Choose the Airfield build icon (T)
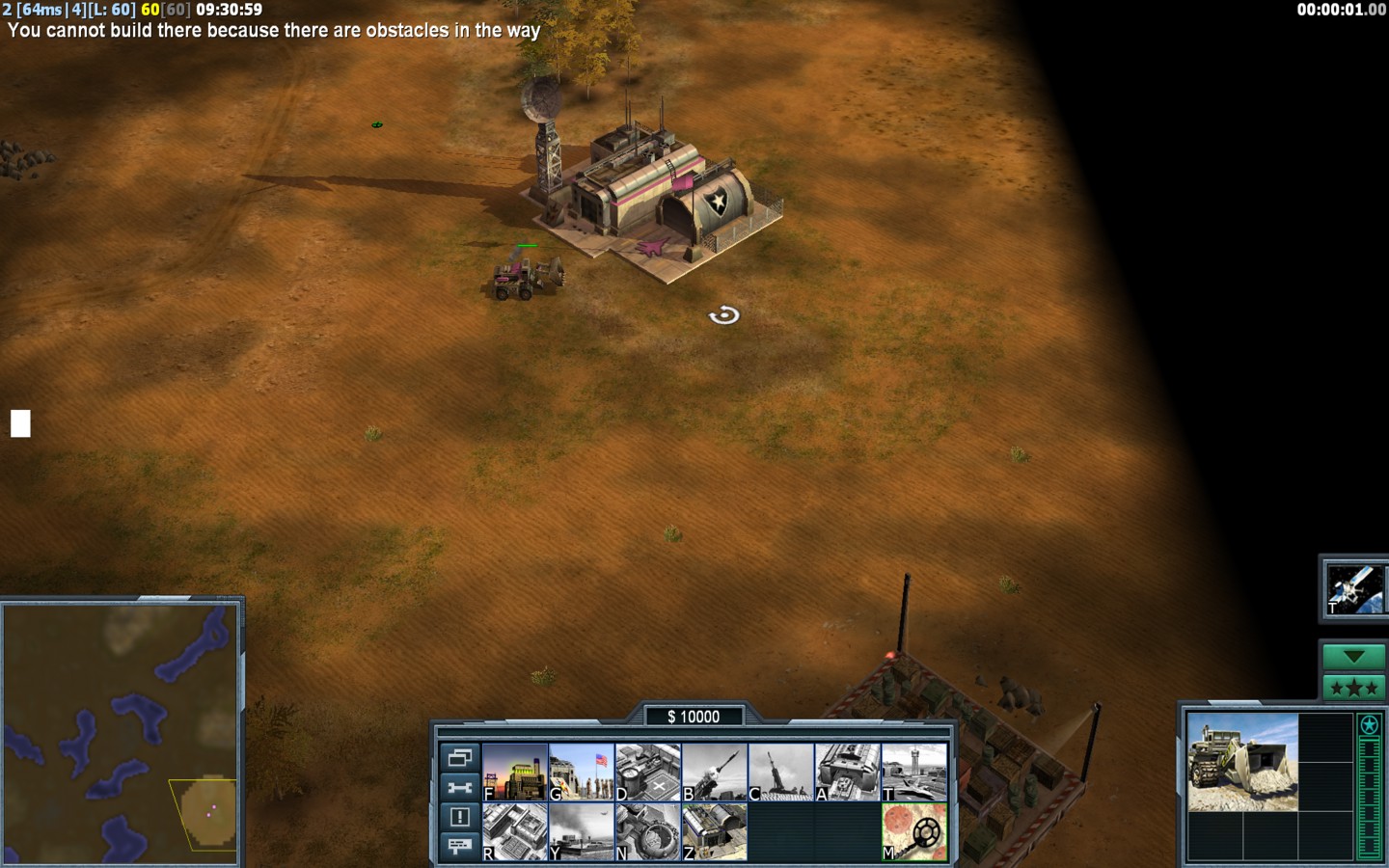Image resolution: width=1389 pixels, height=868 pixels. tap(914, 772)
